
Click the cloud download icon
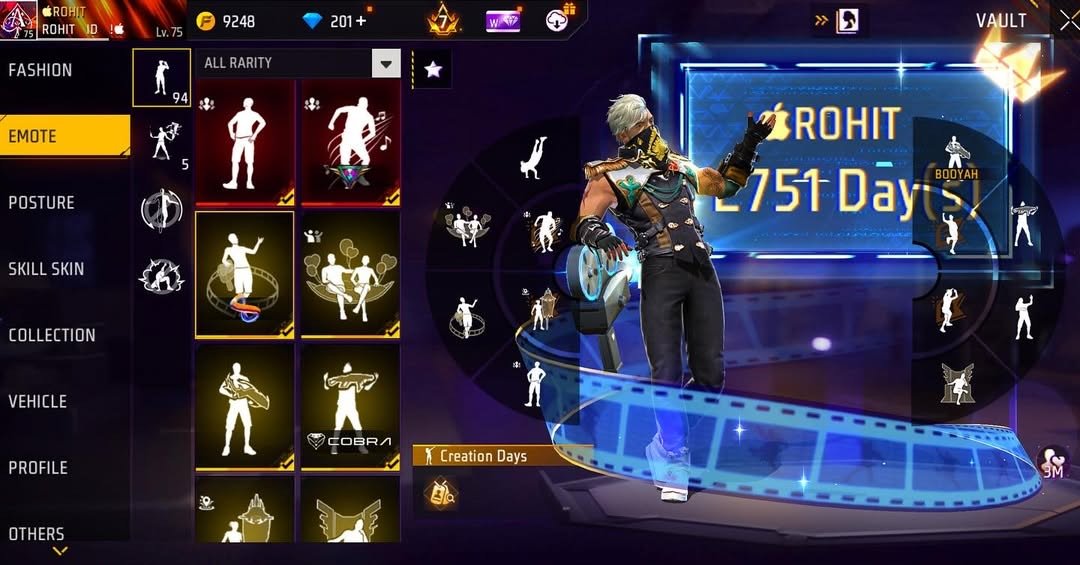pyautogui.click(x=558, y=19)
